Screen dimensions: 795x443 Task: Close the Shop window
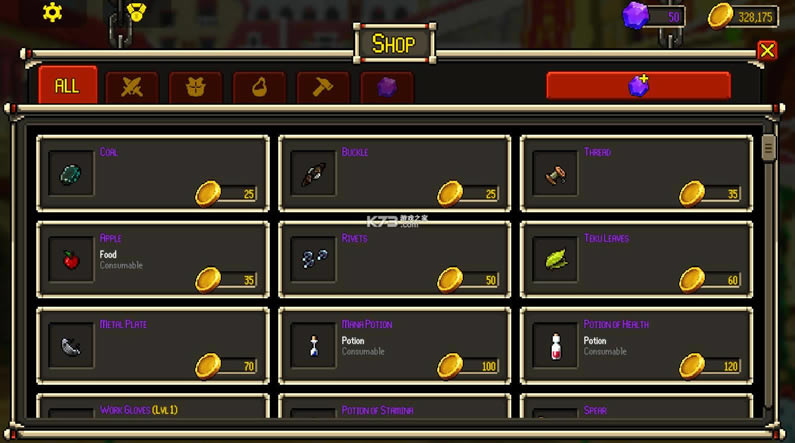[x=767, y=50]
